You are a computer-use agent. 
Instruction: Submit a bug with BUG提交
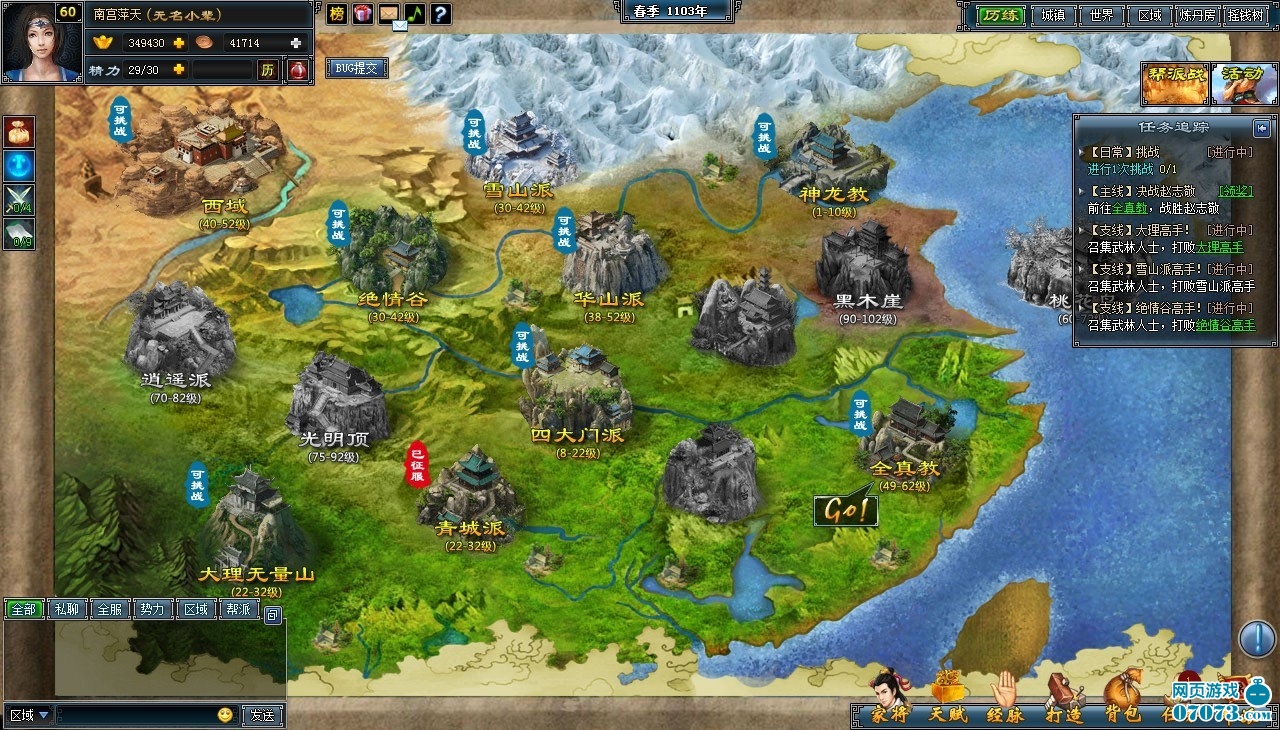pyautogui.click(x=356, y=68)
